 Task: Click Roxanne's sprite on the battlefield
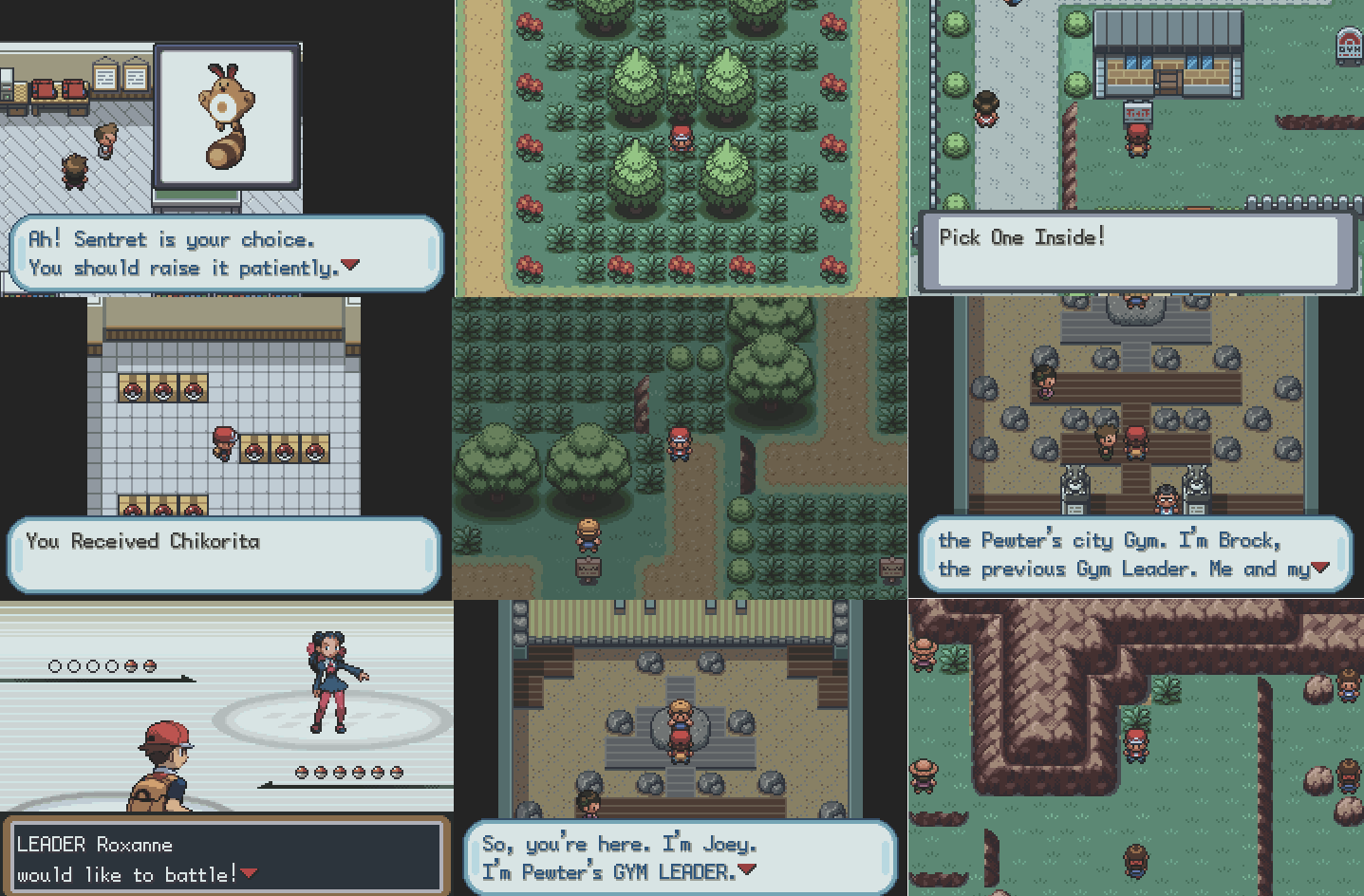[x=332, y=679]
